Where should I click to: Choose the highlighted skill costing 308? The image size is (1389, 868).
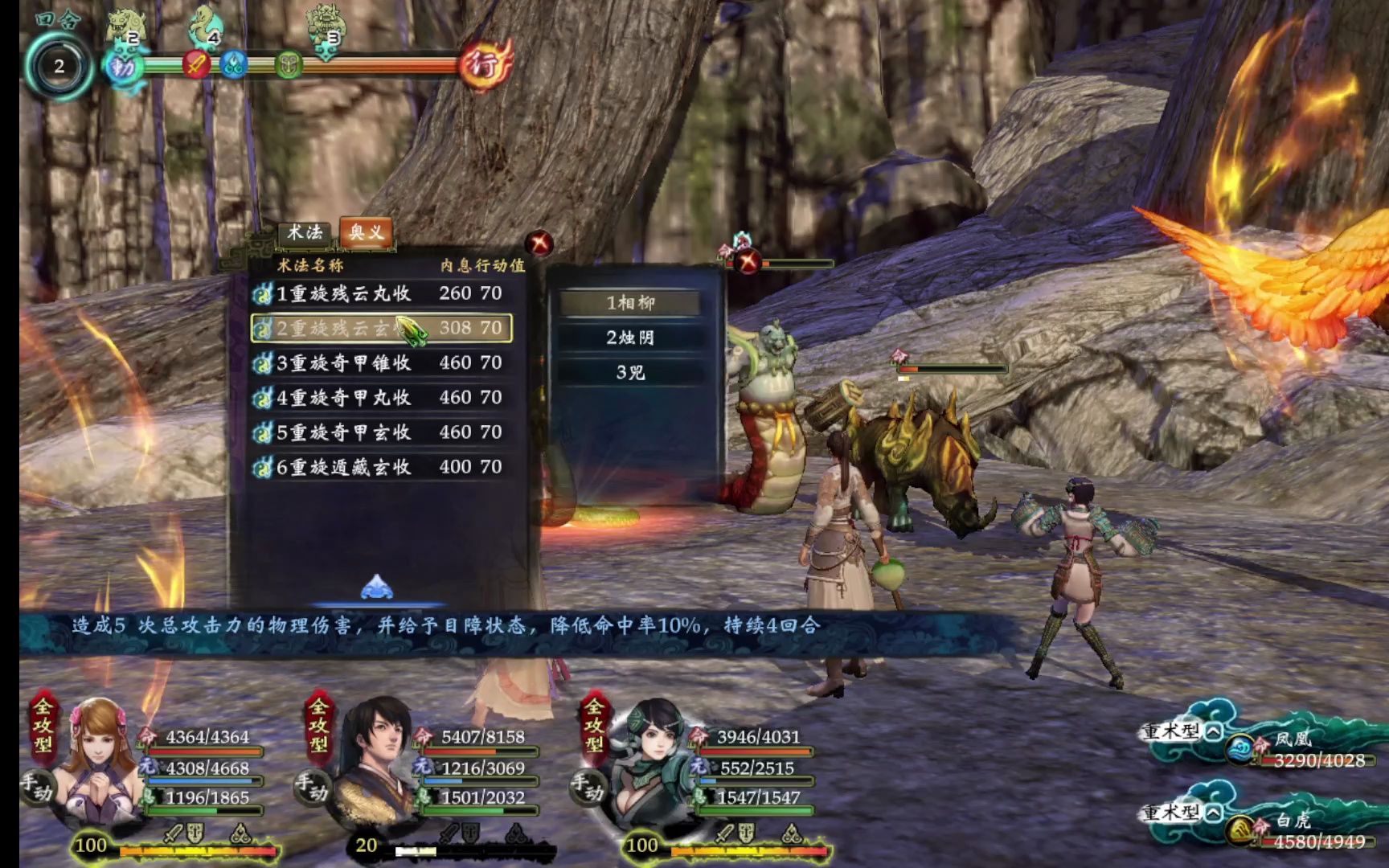click(382, 329)
